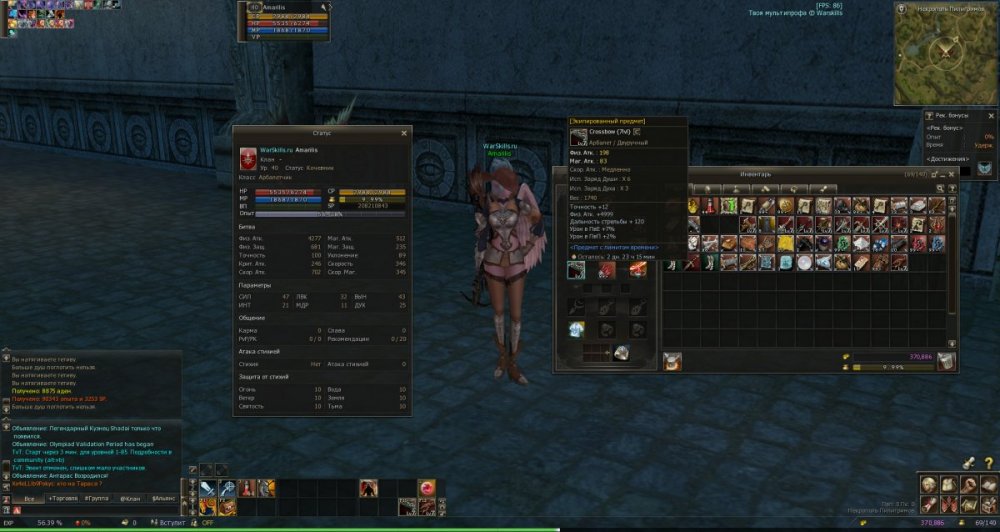Close the Inventory window
1000x532 pixels.
(951, 173)
